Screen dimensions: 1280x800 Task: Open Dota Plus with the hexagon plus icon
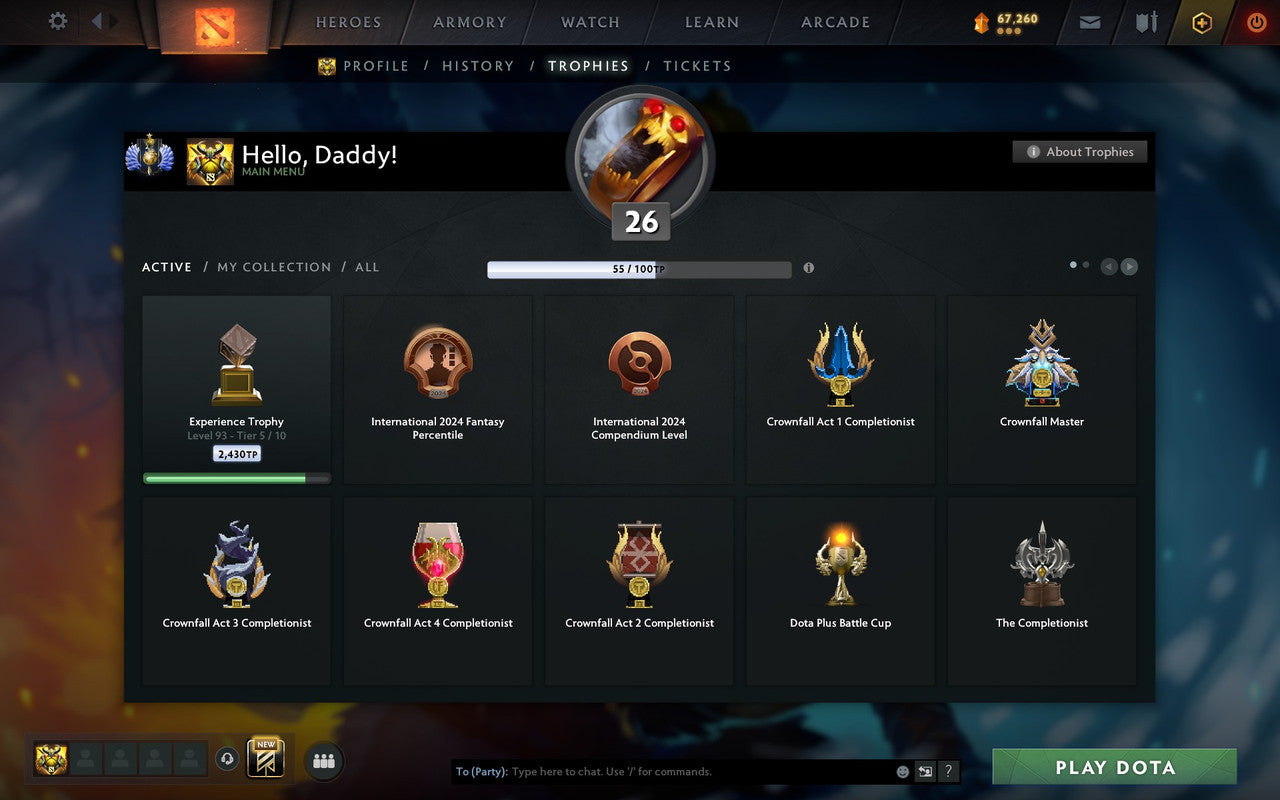coord(1201,22)
